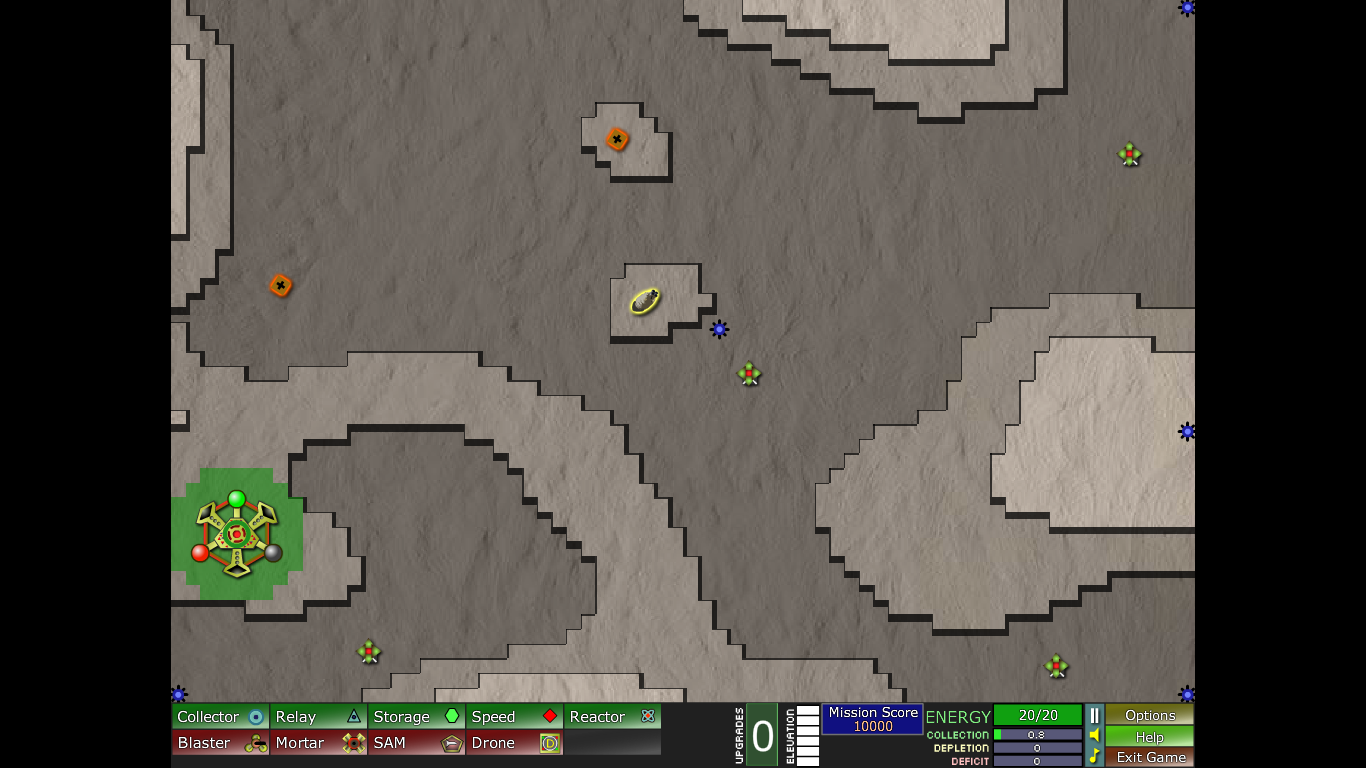
Task: Select the Drone build button
Action: (x=514, y=743)
